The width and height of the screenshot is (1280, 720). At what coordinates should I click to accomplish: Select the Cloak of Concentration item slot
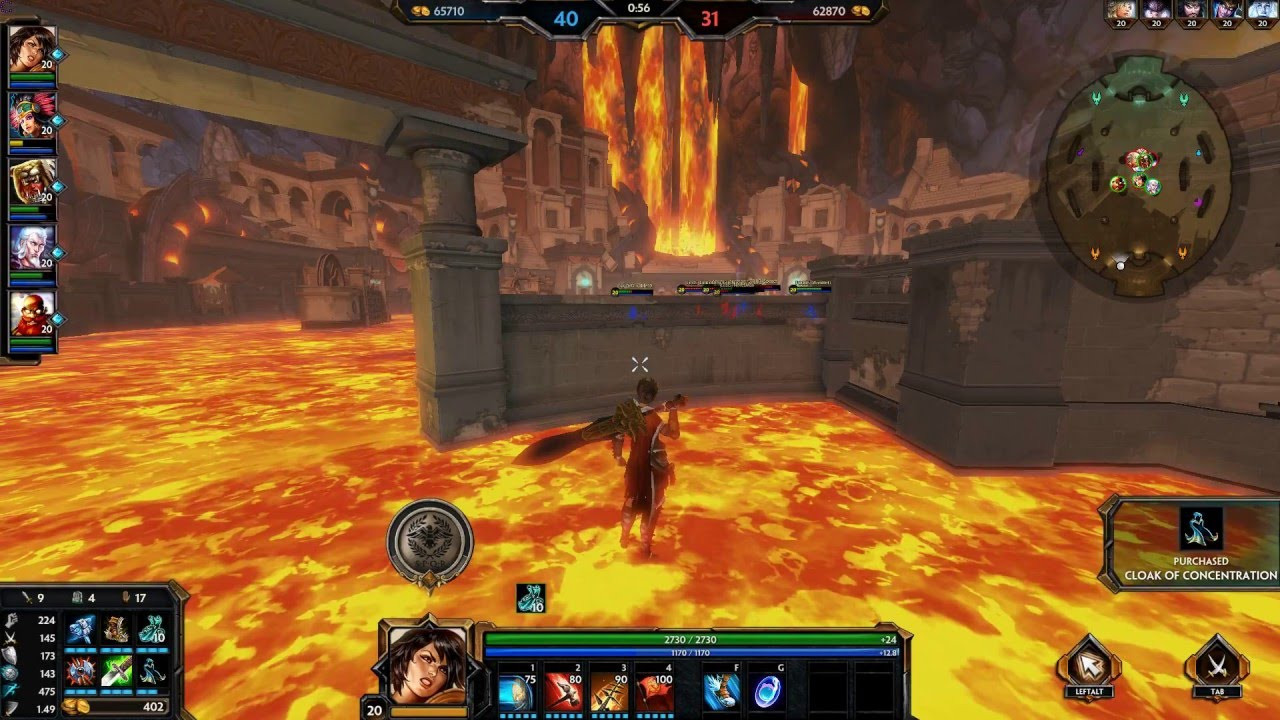(x=151, y=670)
